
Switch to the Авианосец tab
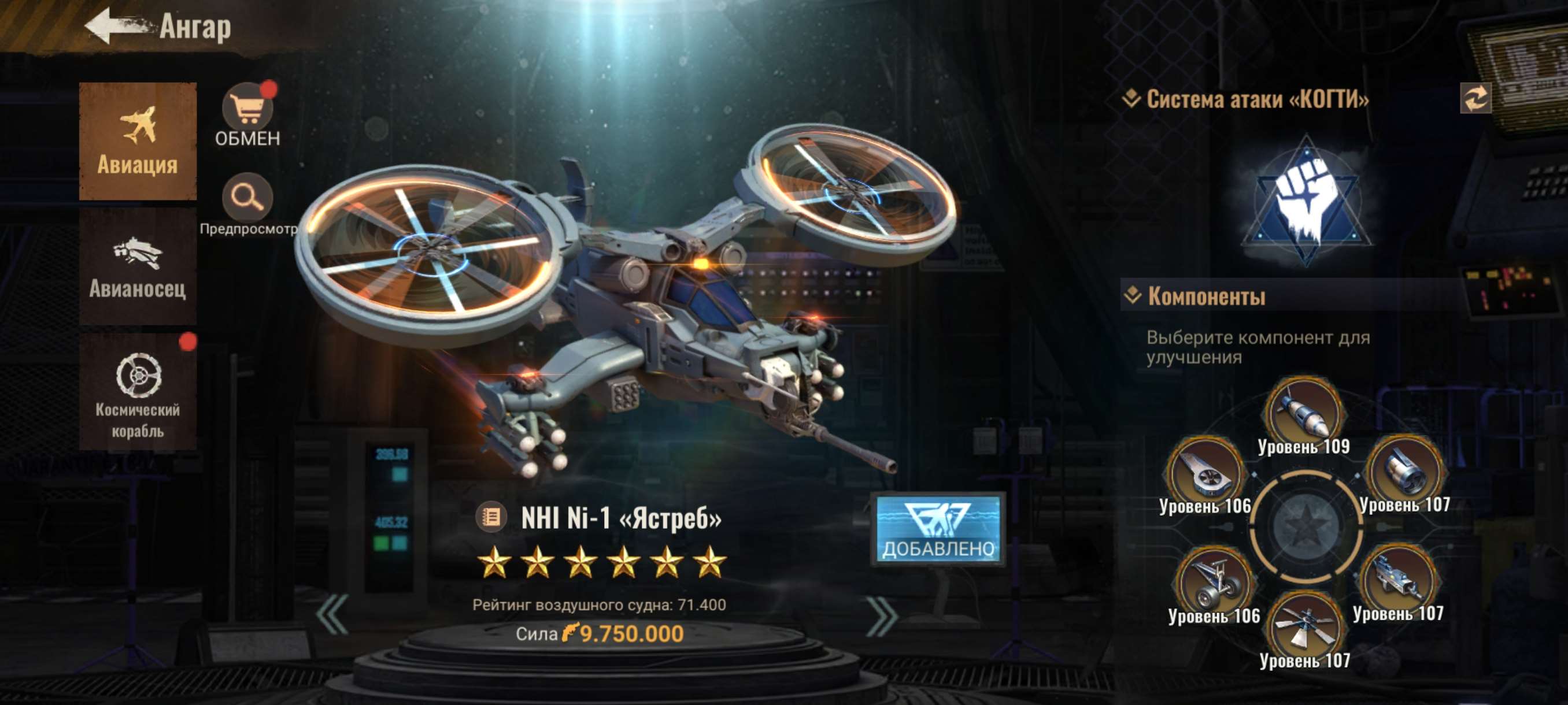(x=138, y=266)
